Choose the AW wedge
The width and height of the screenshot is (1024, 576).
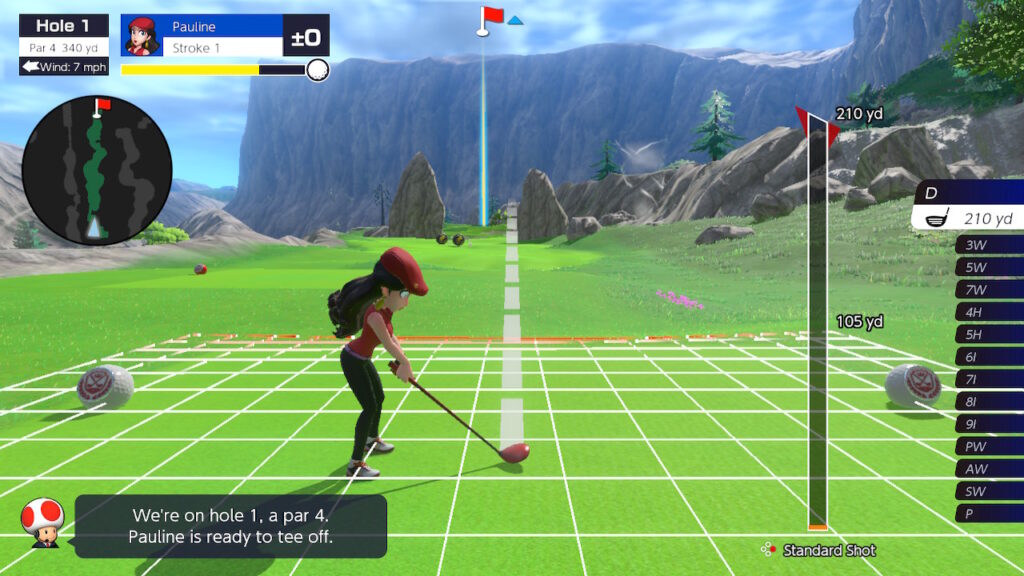988,468
